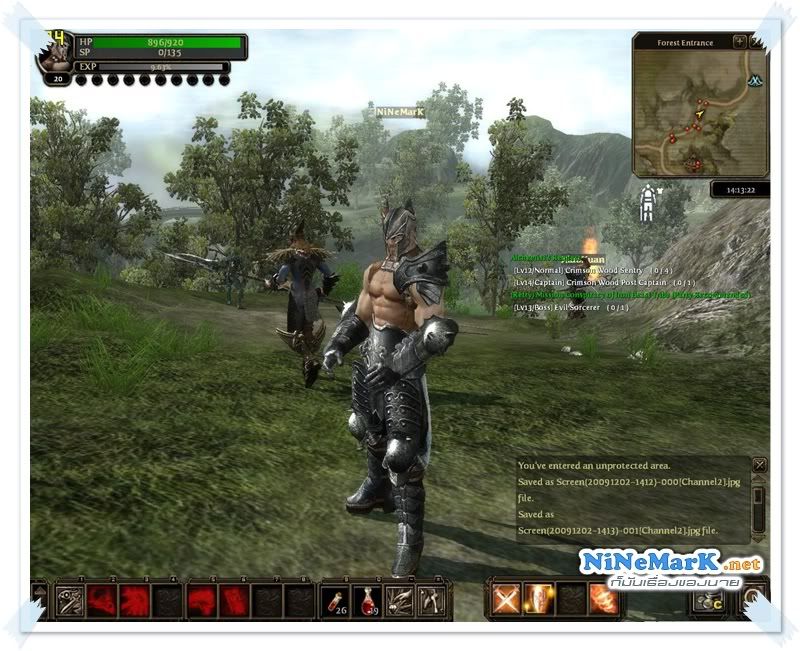Zoom in the minimap with the plus button
The width and height of the screenshot is (800, 651).
click(x=739, y=42)
